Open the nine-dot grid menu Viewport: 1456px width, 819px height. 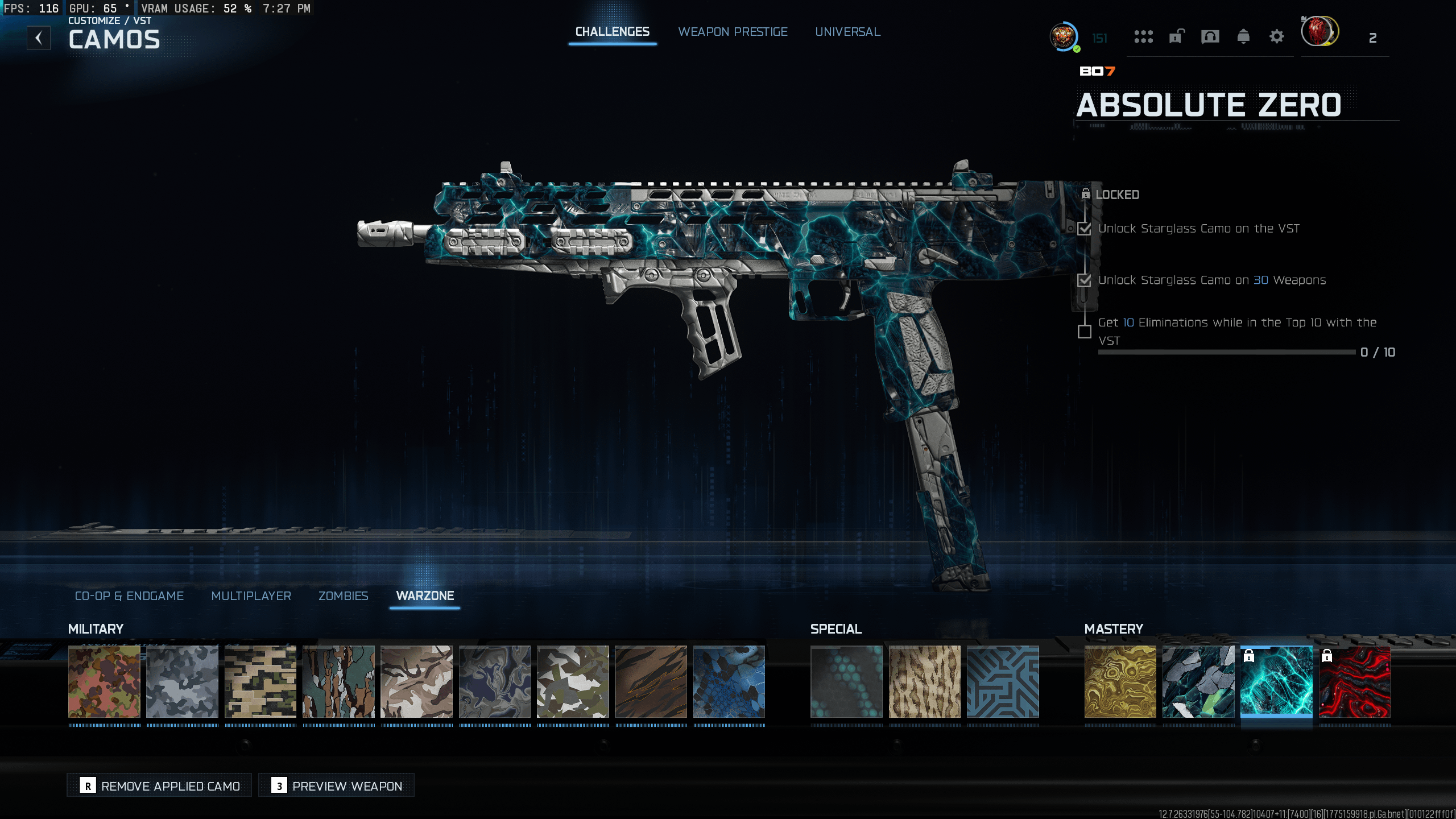point(1143,38)
